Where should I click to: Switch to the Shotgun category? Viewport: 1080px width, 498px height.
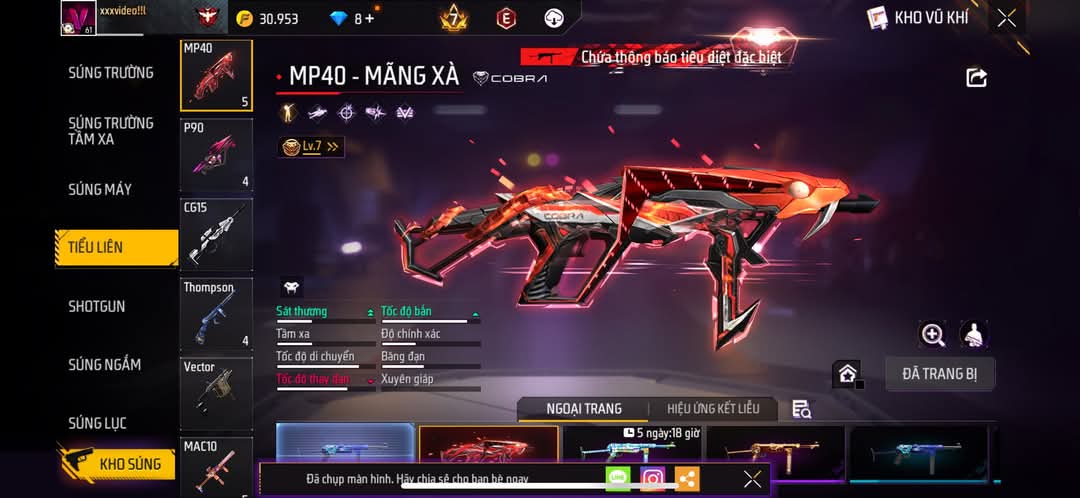pyautogui.click(x=97, y=306)
